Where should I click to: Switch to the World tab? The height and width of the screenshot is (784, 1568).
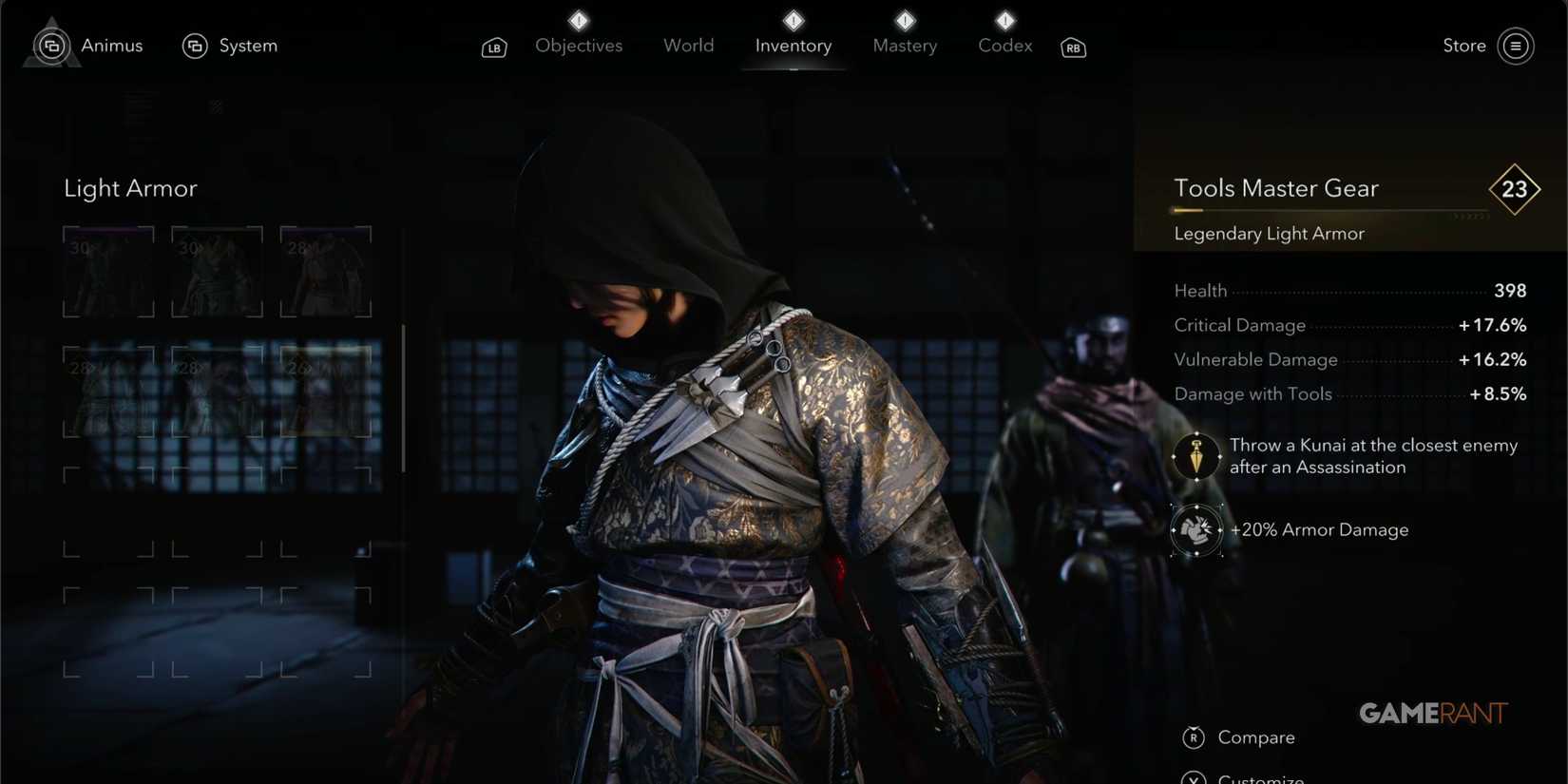pos(688,45)
